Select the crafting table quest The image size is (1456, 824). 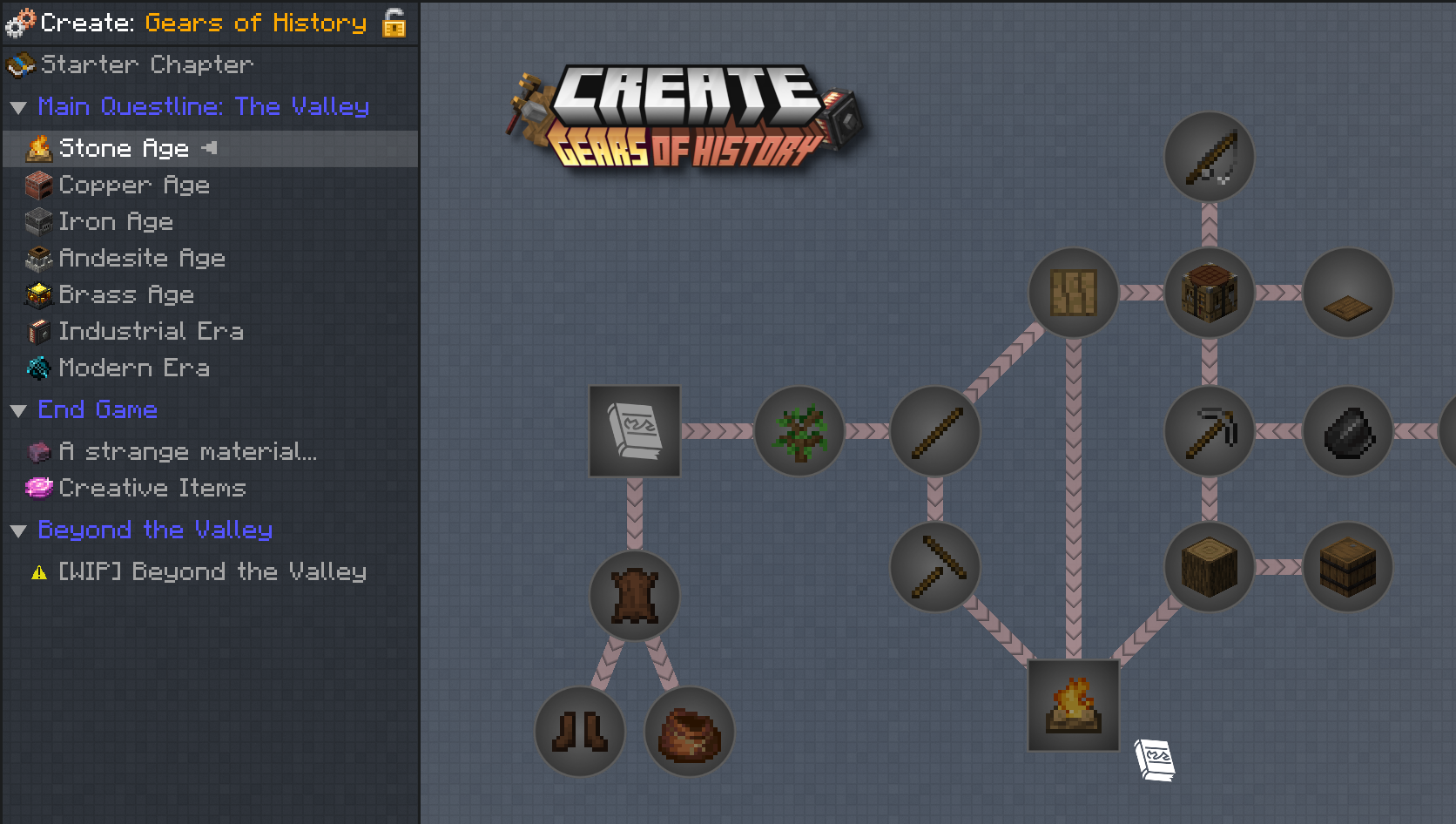tap(1209, 292)
